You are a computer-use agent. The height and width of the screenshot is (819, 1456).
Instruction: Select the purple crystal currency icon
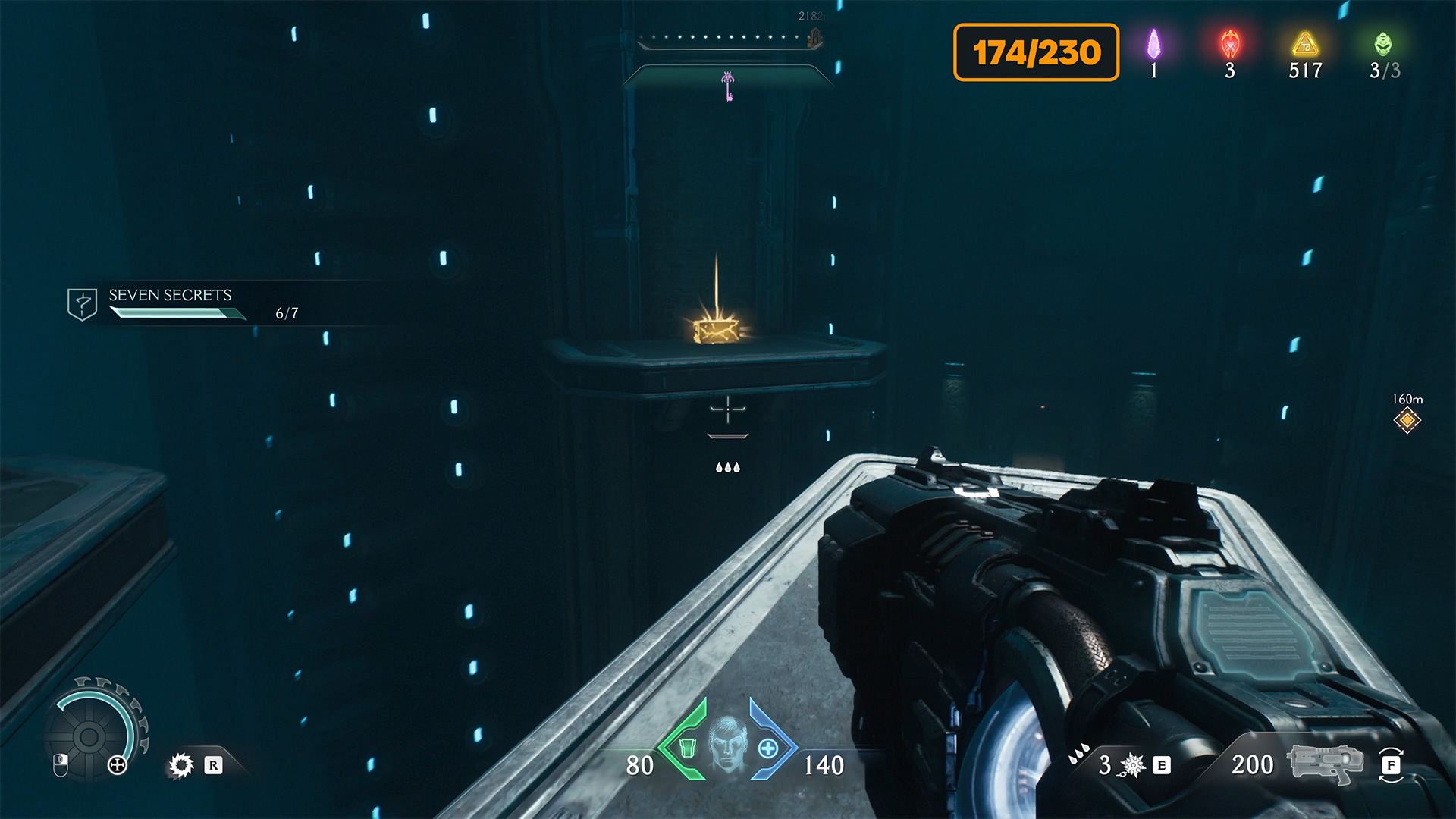coord(1153,45)
